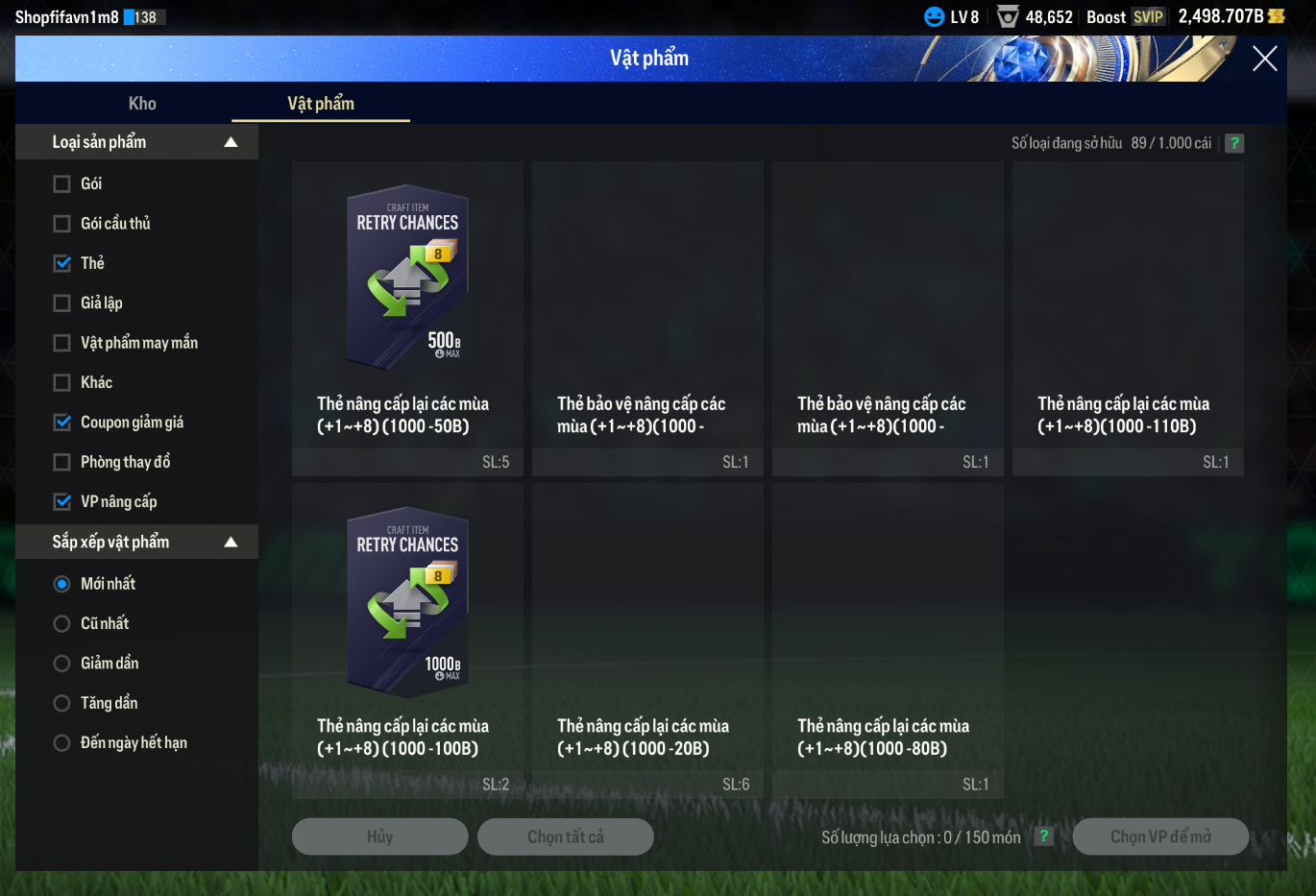The width and height of the screenshot is (1316, 896).
Task: Enable the Phòng thay đồ filter
Action: click(x=62, y=463)
